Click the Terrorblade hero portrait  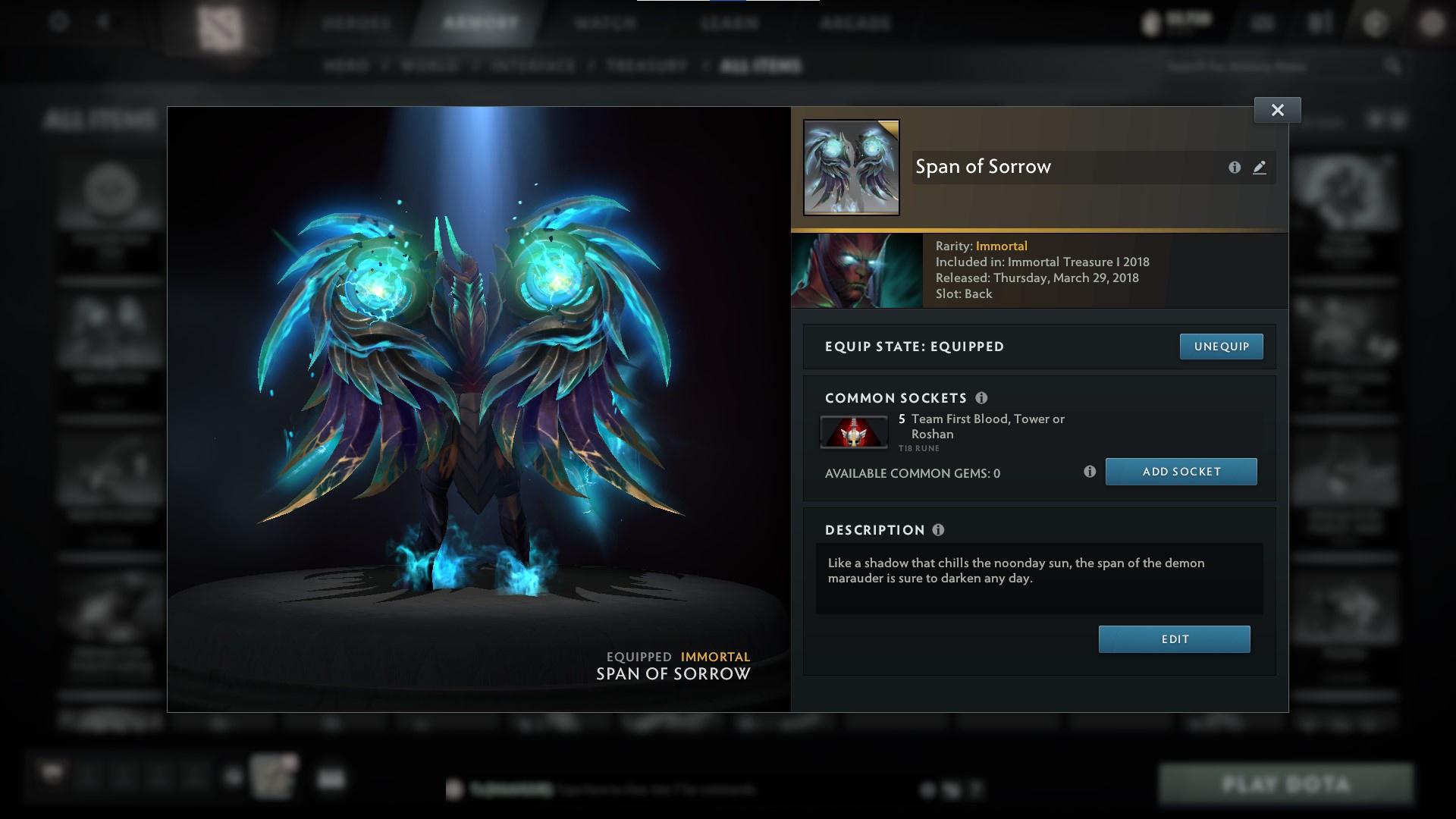(x=855, y=270)
